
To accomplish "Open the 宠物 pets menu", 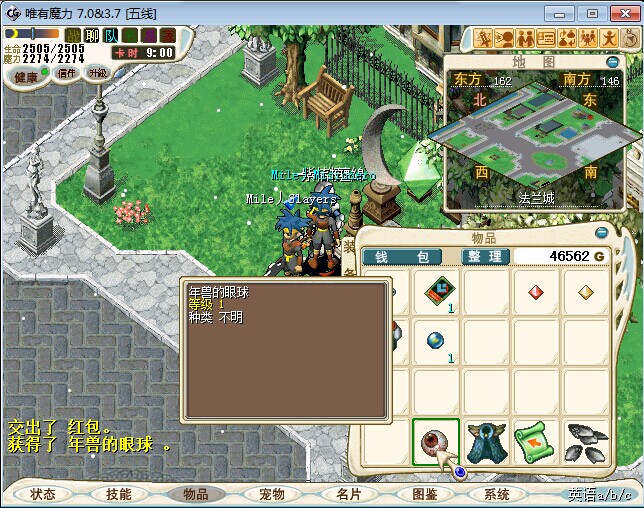I will [271, 494].
